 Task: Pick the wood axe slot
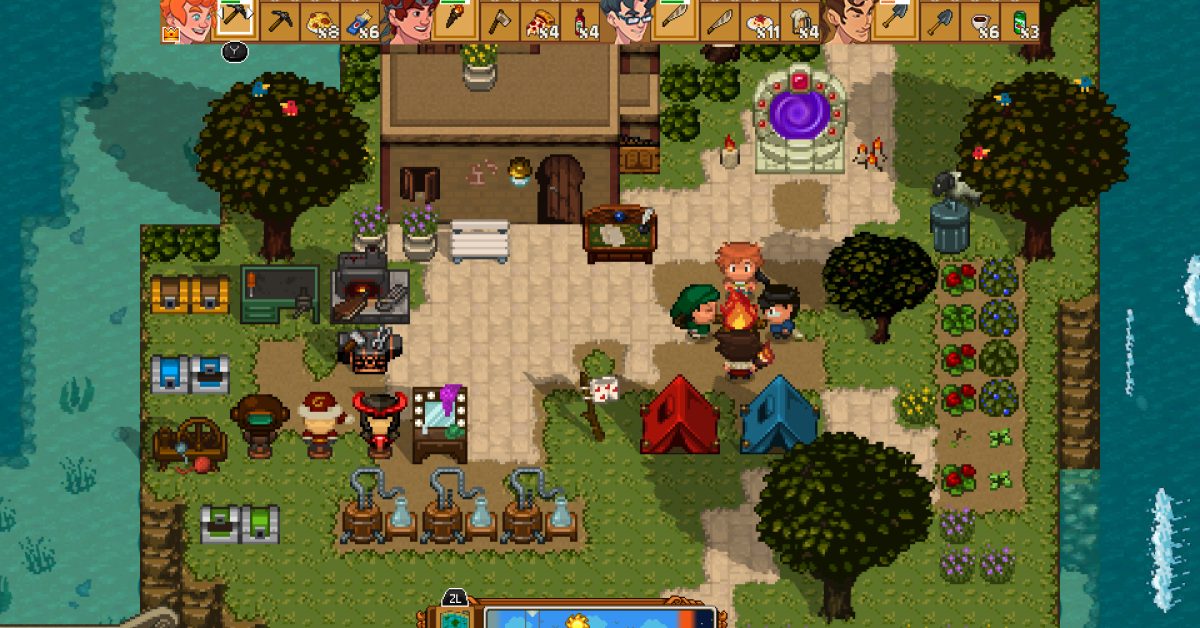pyautogui.click(x=499, y=21)
